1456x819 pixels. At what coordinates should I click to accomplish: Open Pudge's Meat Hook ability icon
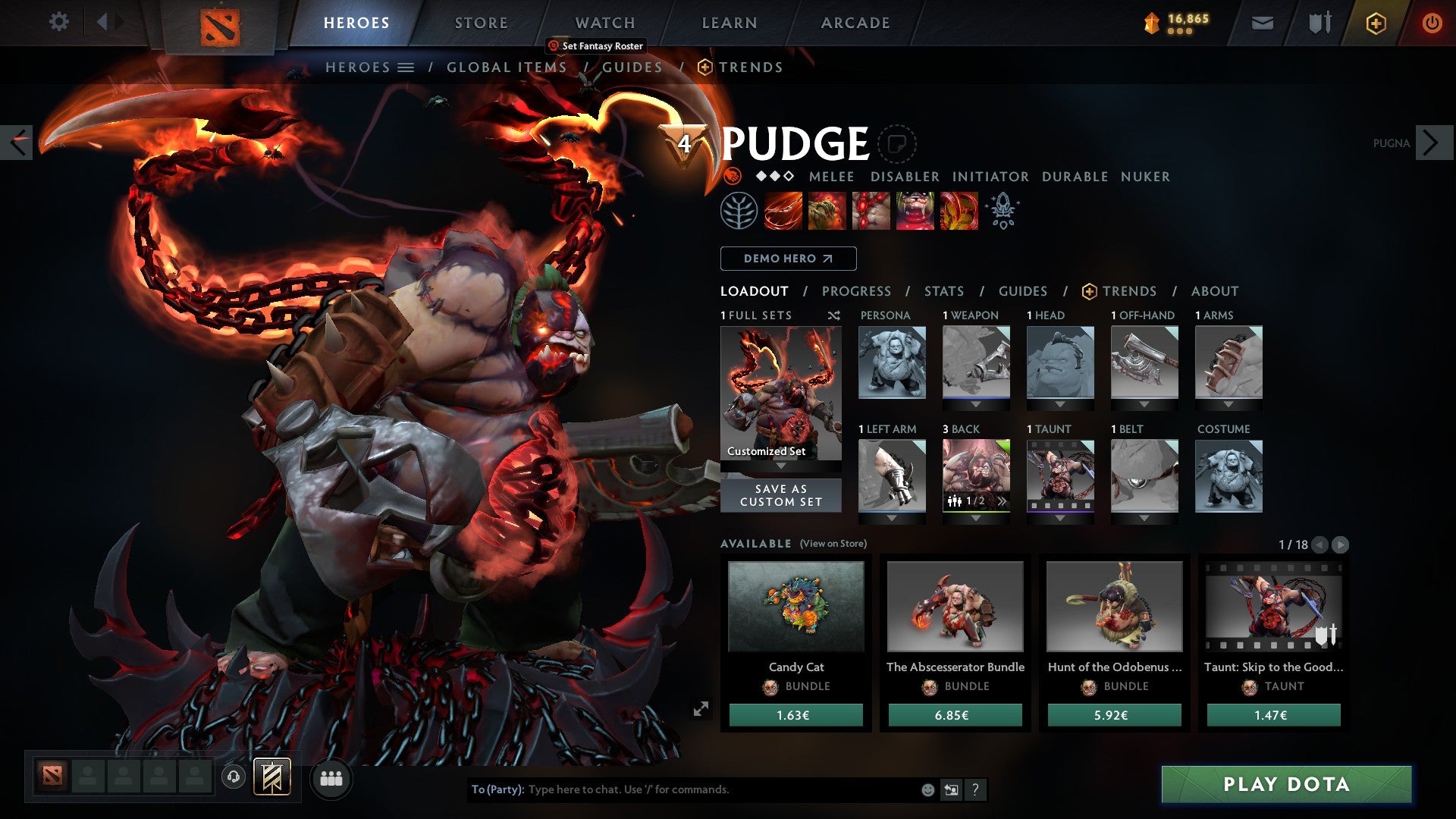(781, 211)
